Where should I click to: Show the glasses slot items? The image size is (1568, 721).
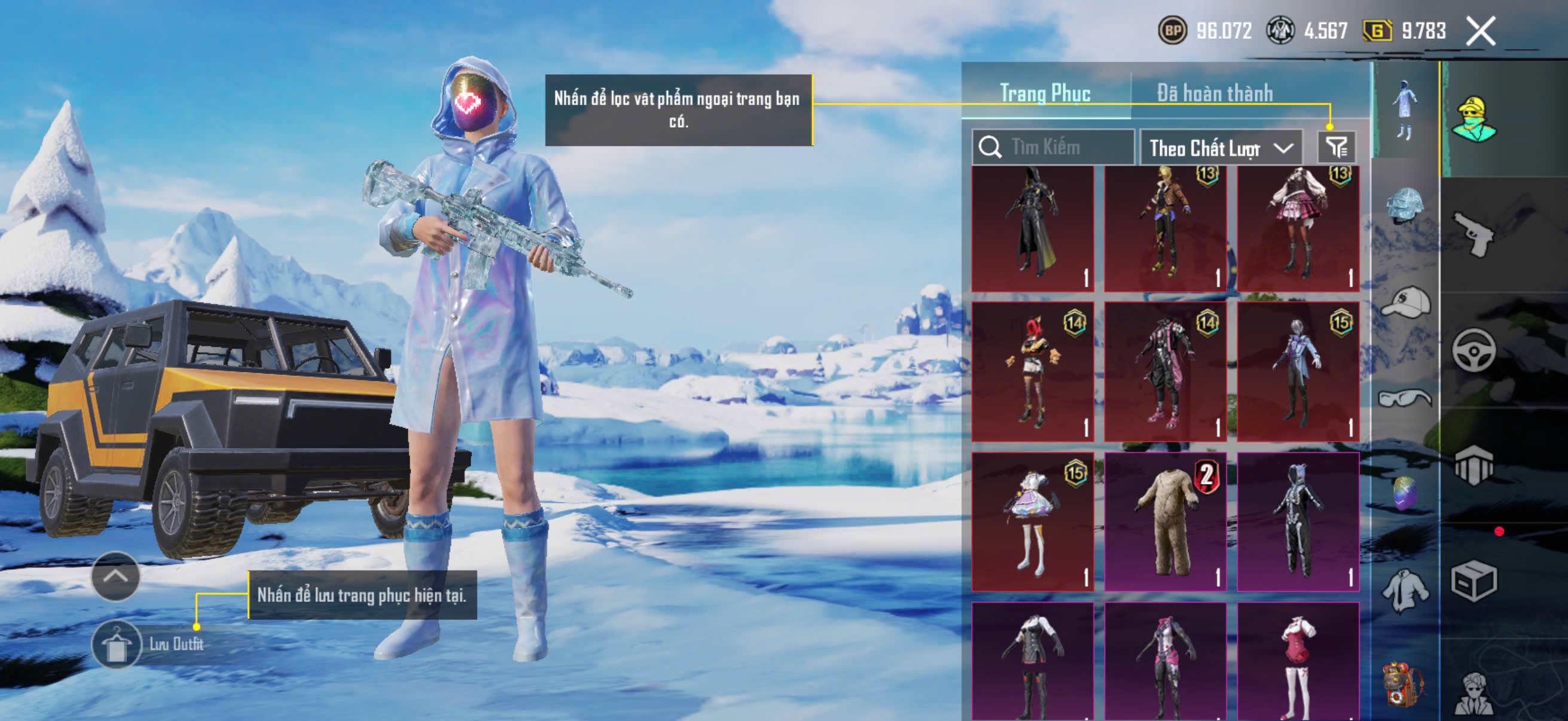pos(1405,399)
